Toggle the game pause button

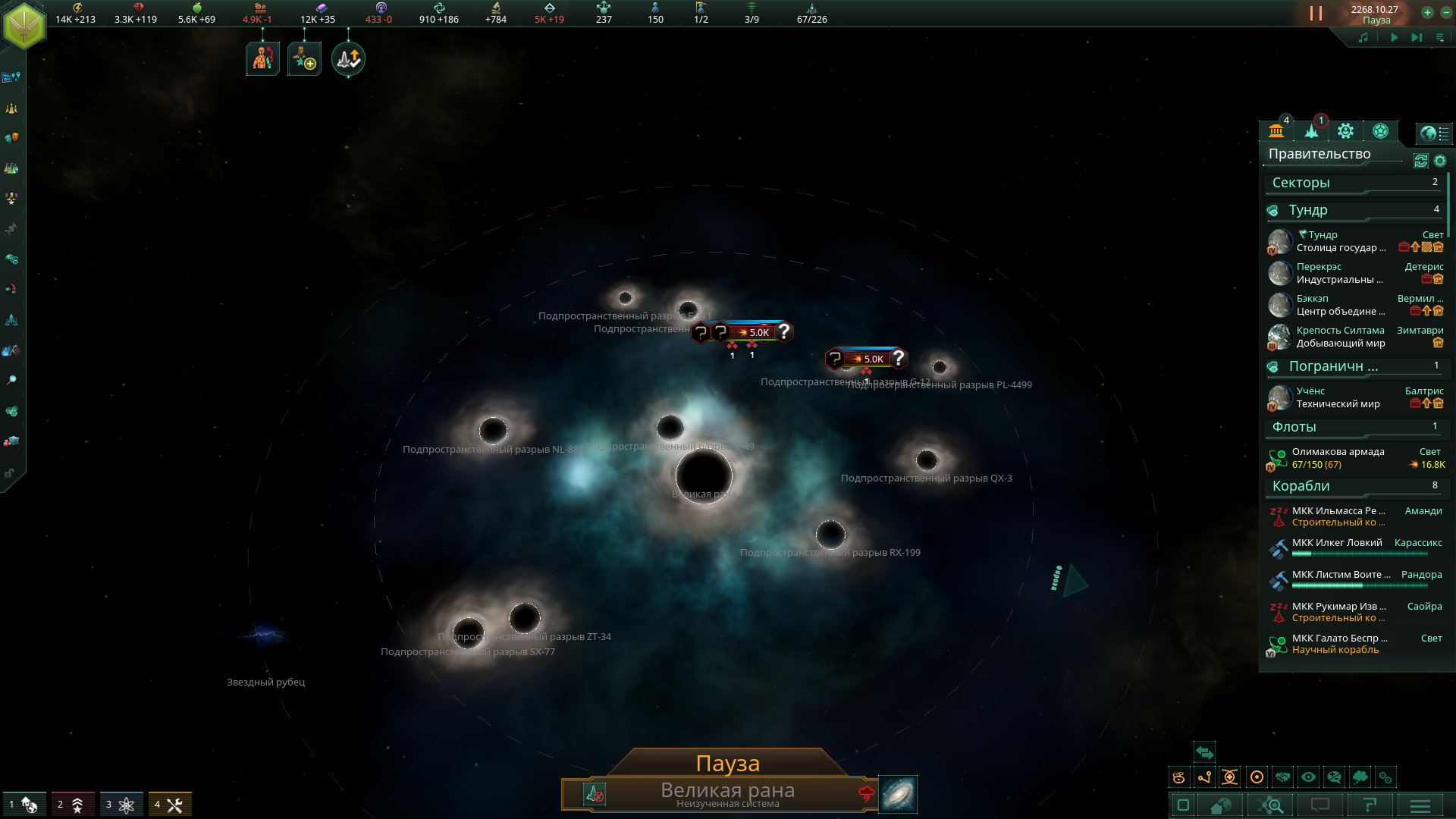[x=1316, y=14]
